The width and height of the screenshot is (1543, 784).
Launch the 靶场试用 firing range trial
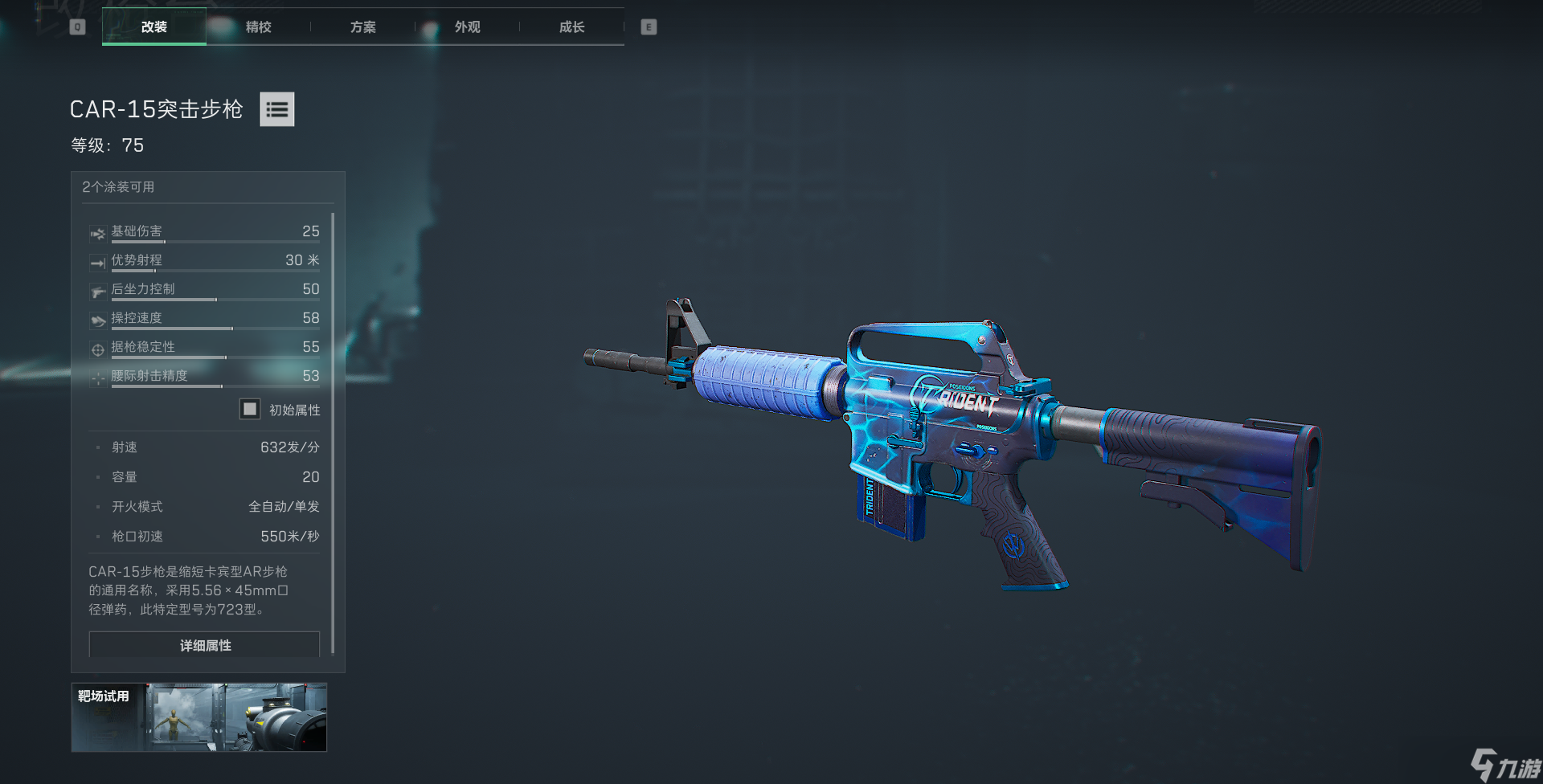pos(199,717)
